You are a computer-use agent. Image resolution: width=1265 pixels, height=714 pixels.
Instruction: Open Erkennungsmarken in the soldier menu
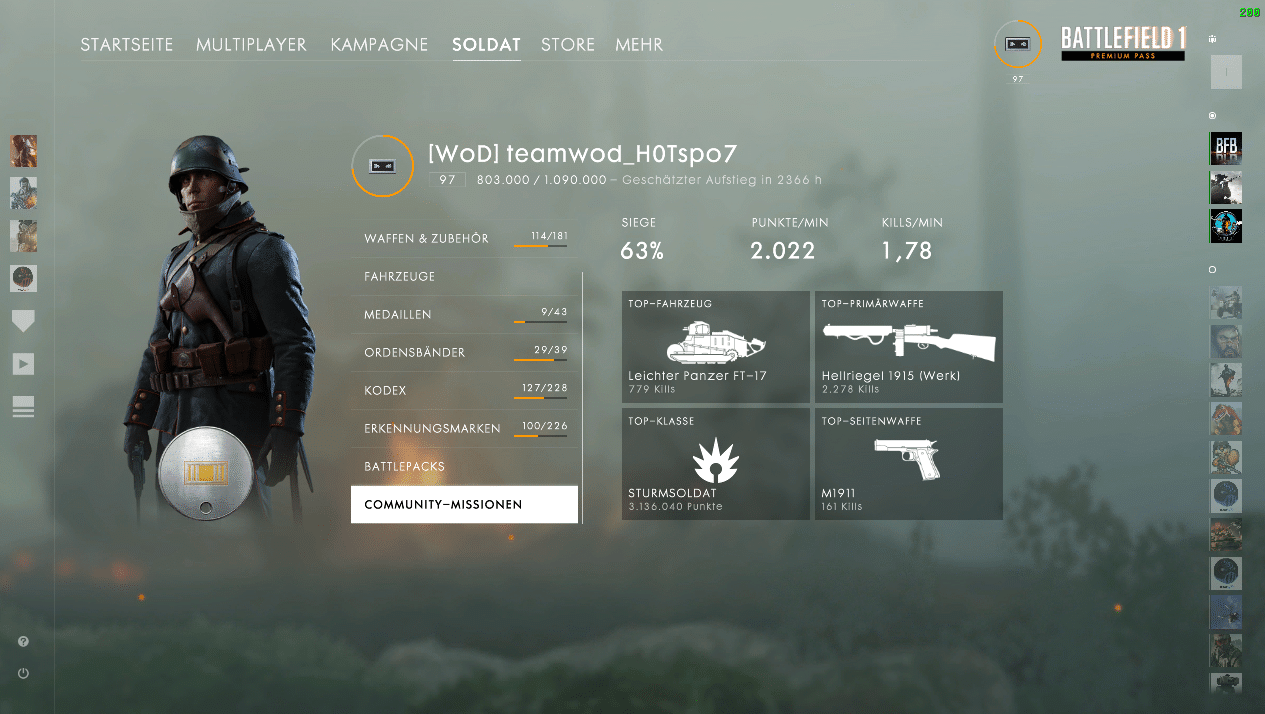click(x=465, y=429)
